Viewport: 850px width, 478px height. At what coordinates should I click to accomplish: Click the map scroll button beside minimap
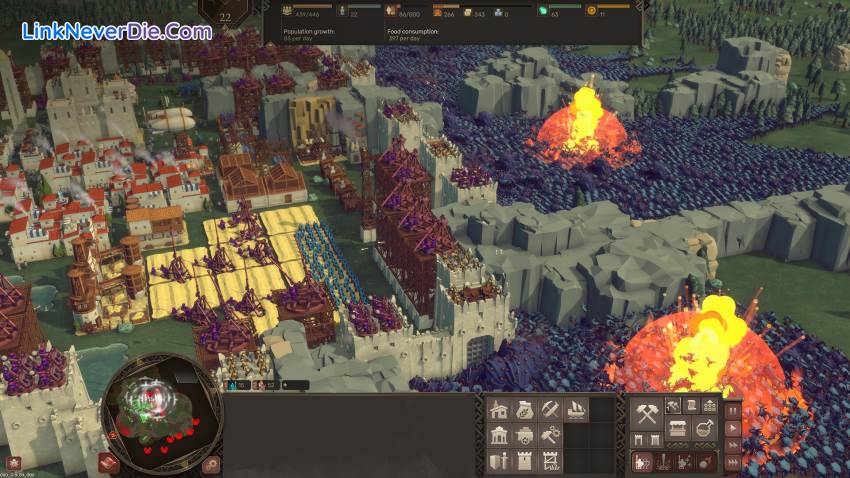109,462
